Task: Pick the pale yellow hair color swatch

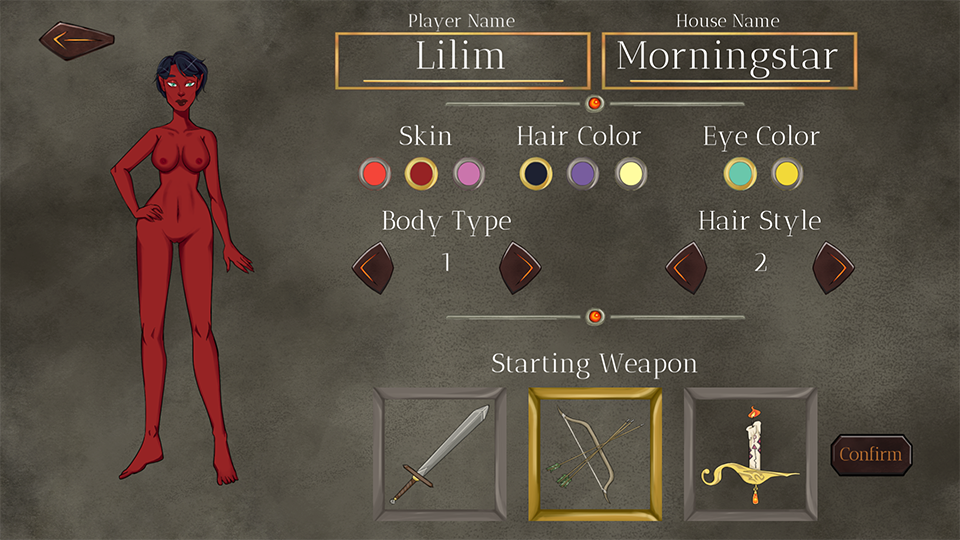Action: pos(630,174)
